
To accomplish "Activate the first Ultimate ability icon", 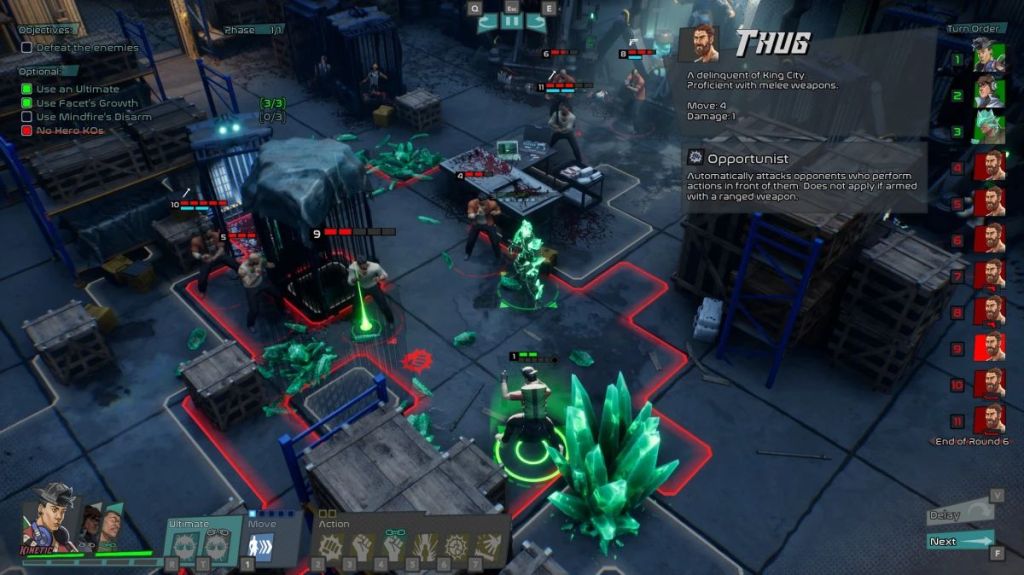I will pyautogui.click(x=187, y=545).
